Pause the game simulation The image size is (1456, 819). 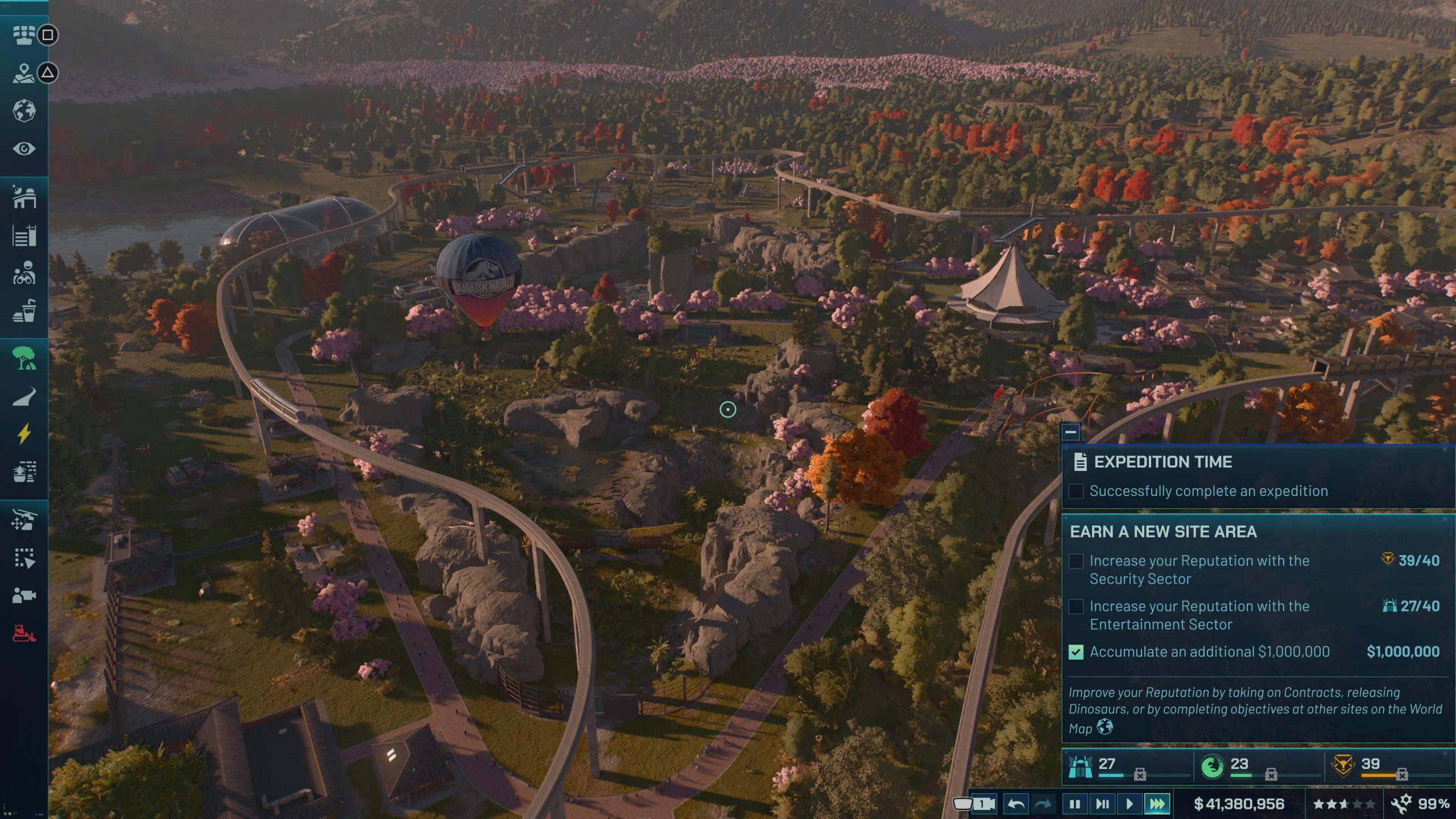point(1074,804)
